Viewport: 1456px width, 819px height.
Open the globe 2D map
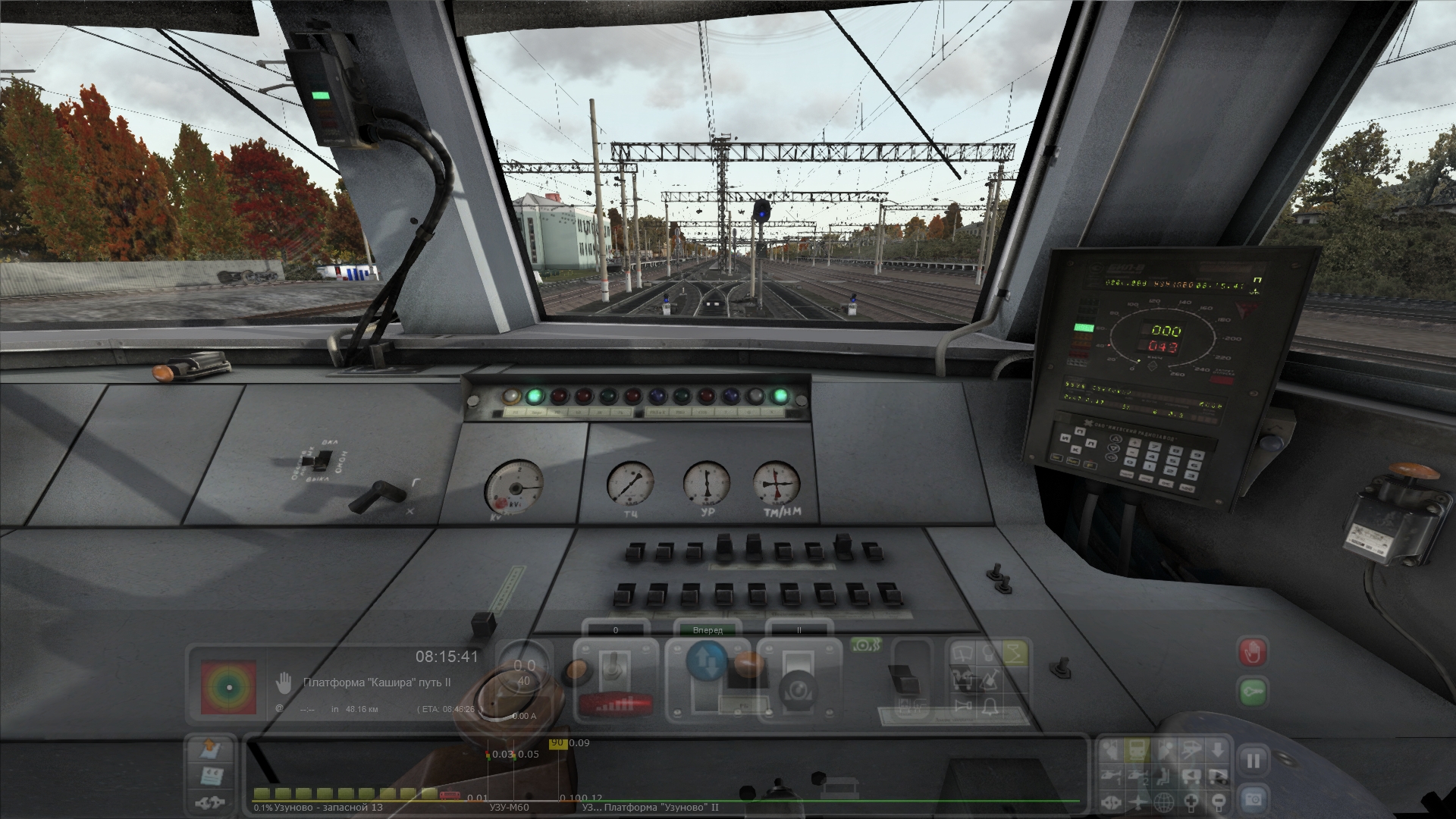pos(1165,801)
